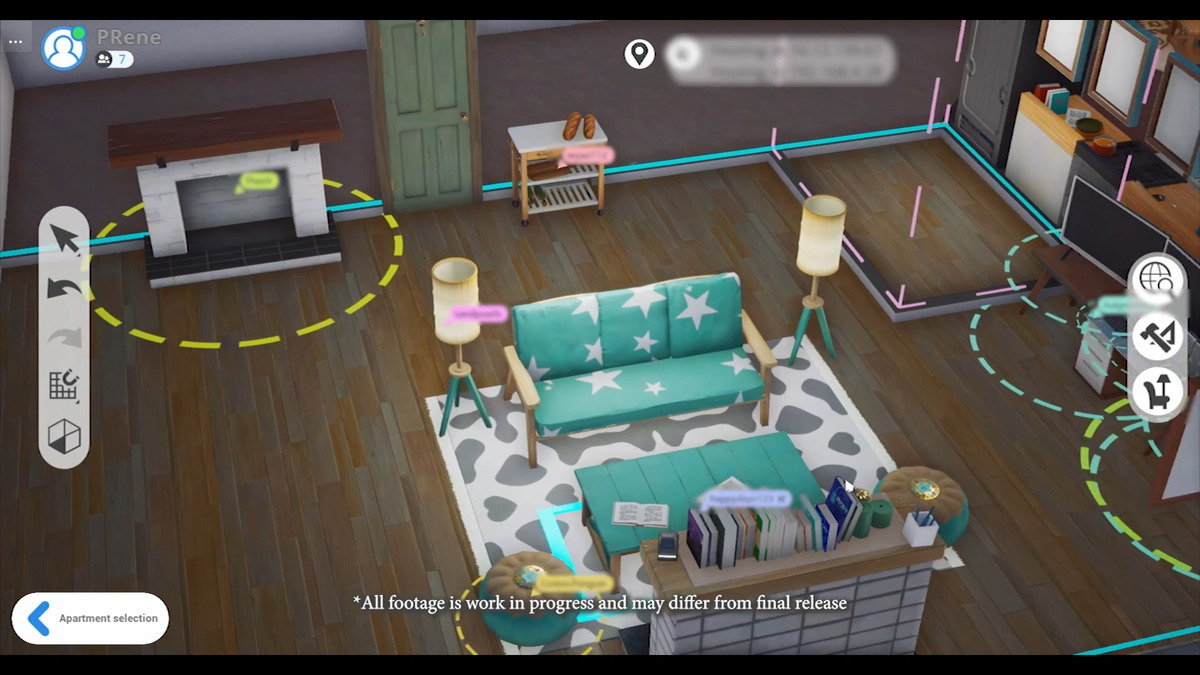Open the armchair and lamp furniture mode
This screenshot has height=675, width=1200.
pos(1158,391)
